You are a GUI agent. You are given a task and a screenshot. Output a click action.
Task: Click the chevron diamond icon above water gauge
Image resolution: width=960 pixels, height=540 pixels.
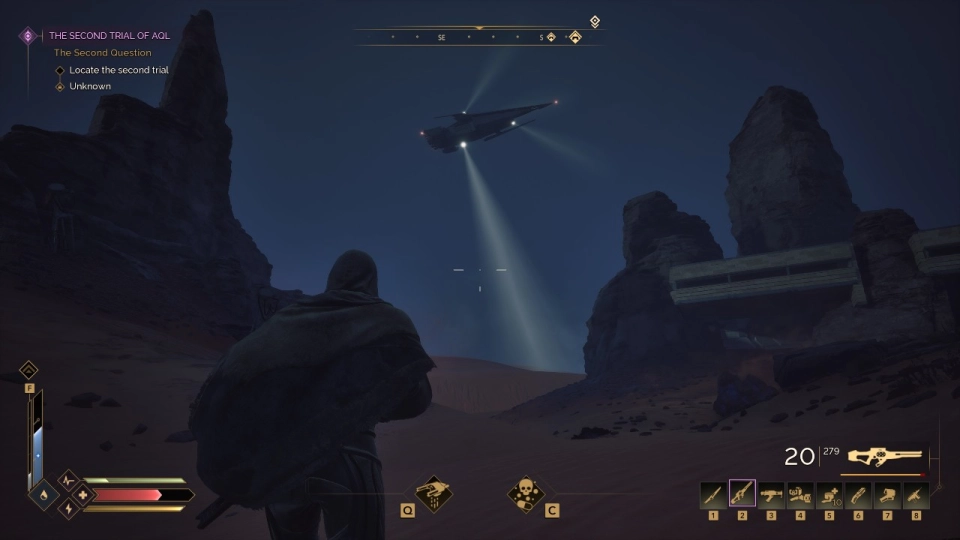[29, 370]
